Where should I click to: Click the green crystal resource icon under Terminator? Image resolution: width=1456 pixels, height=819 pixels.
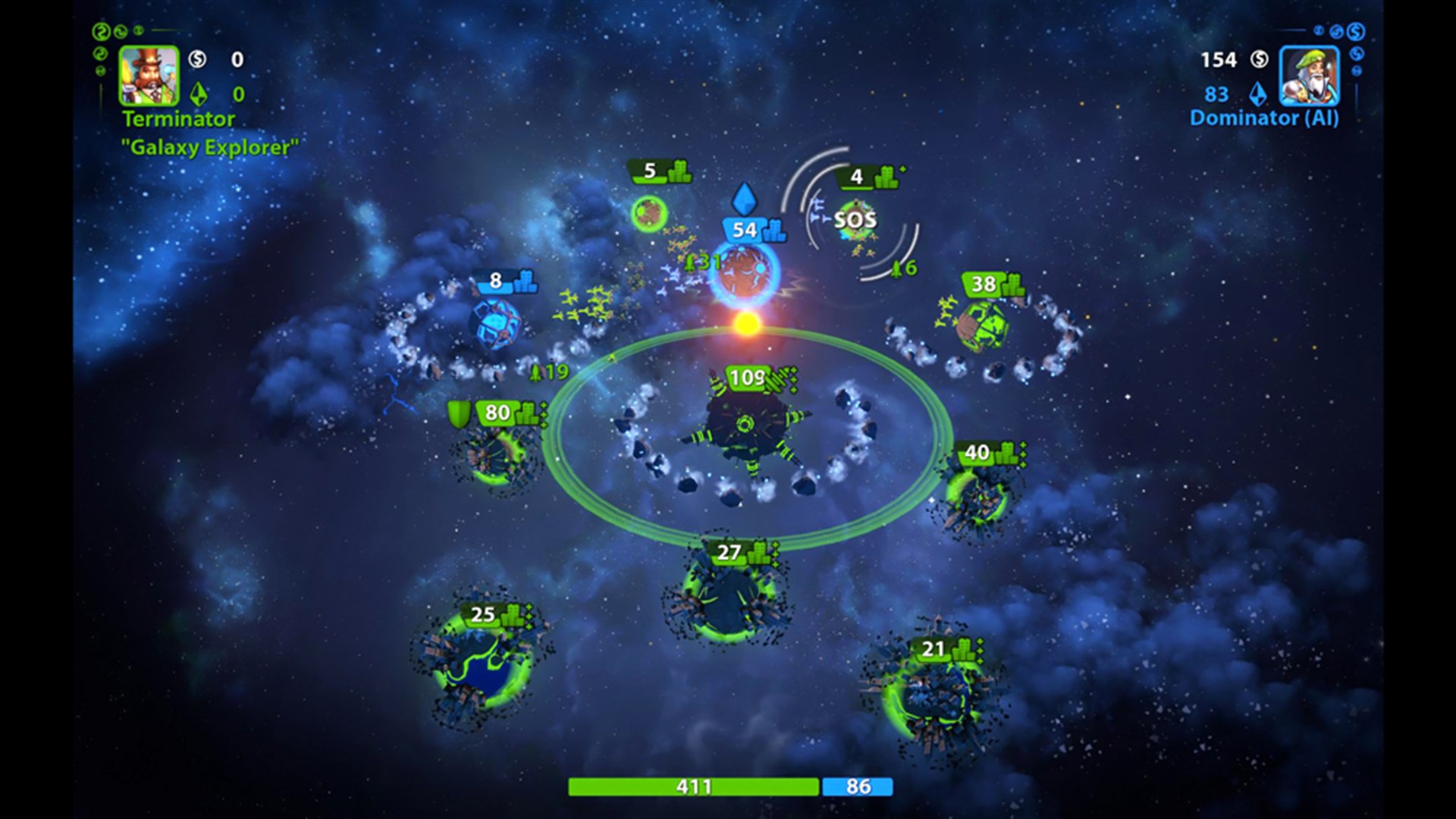(x=197, y=95)
